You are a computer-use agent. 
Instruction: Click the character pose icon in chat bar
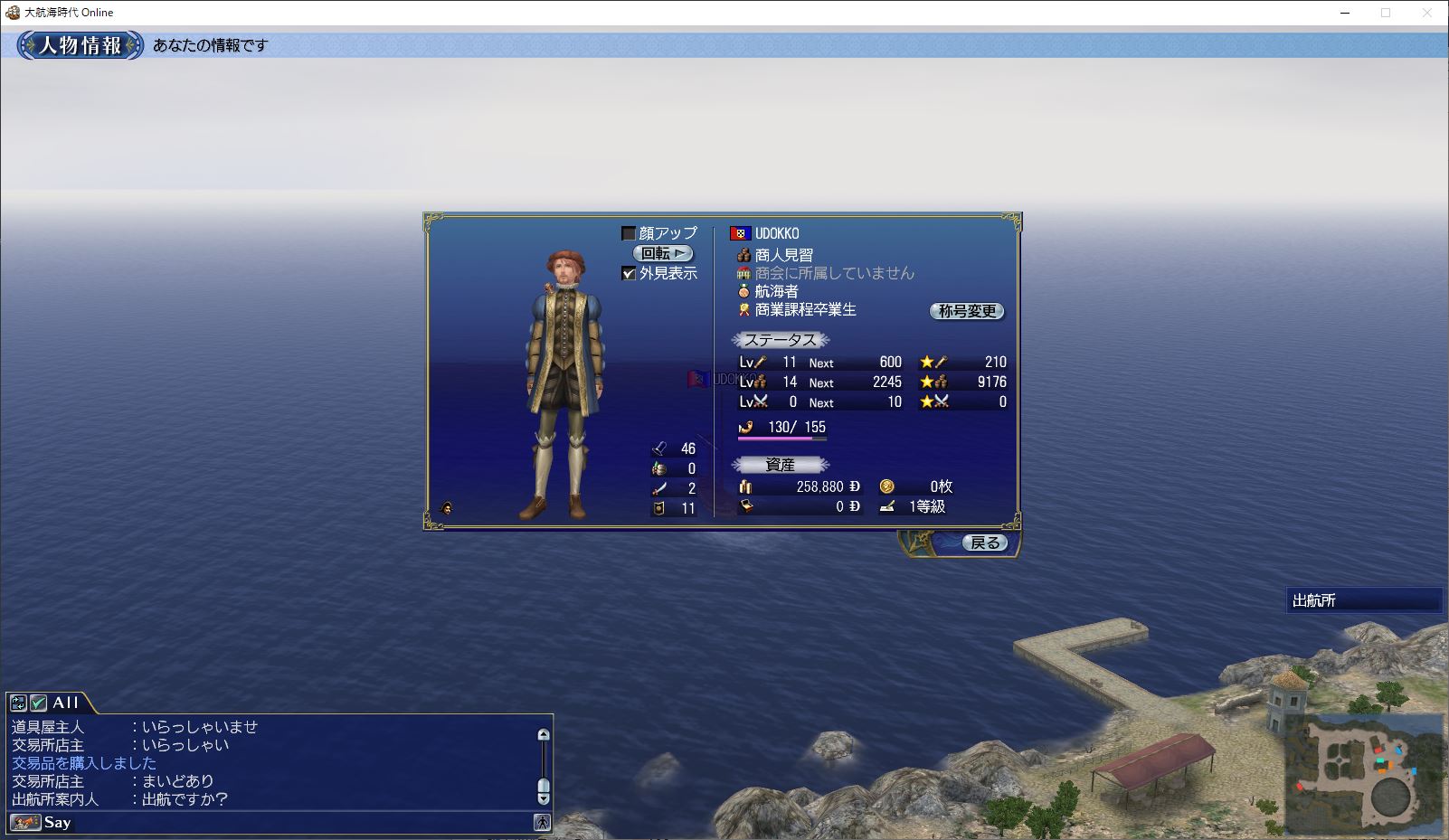[542, 822]
